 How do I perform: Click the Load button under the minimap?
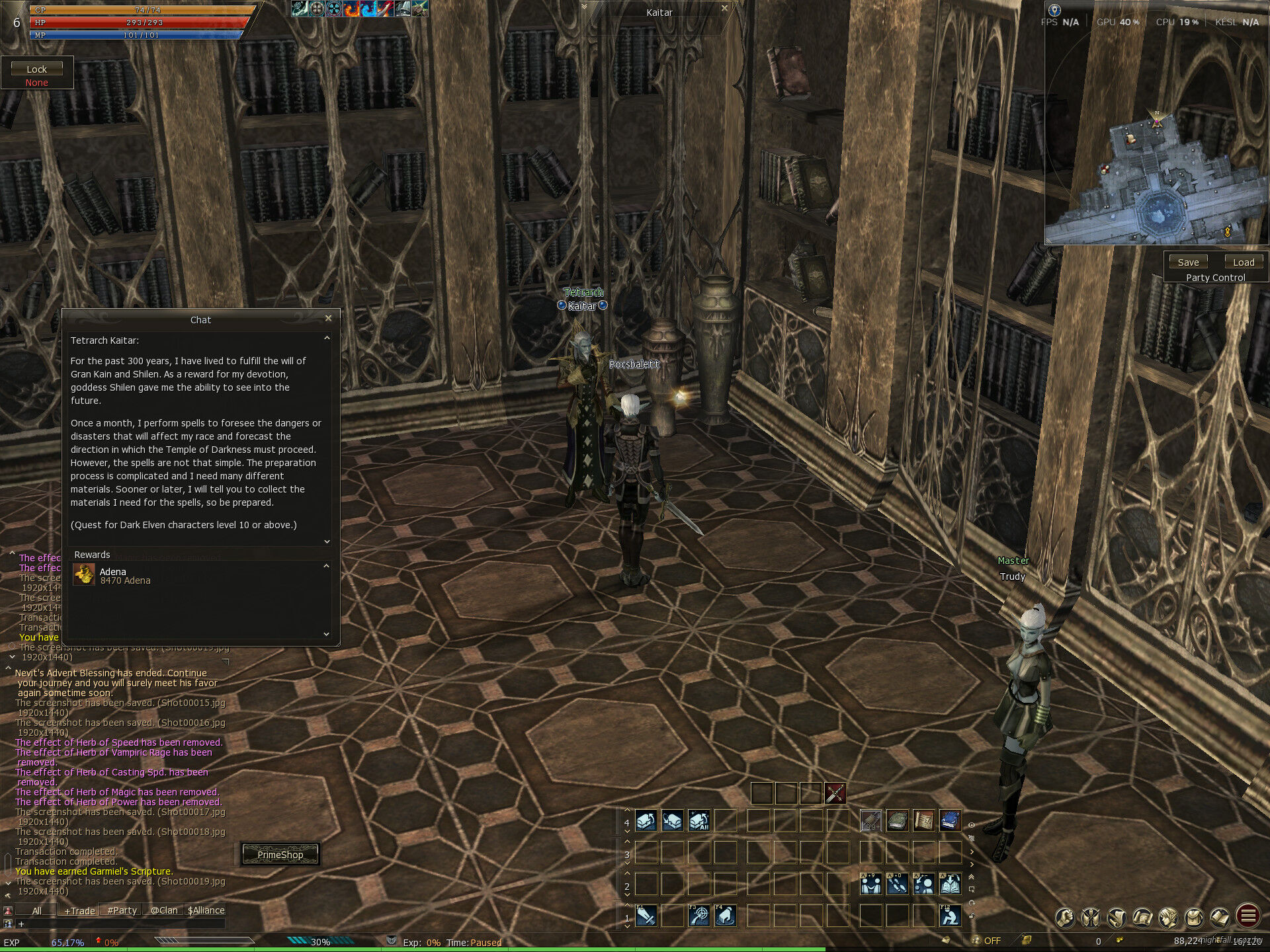click(1243, 262)
